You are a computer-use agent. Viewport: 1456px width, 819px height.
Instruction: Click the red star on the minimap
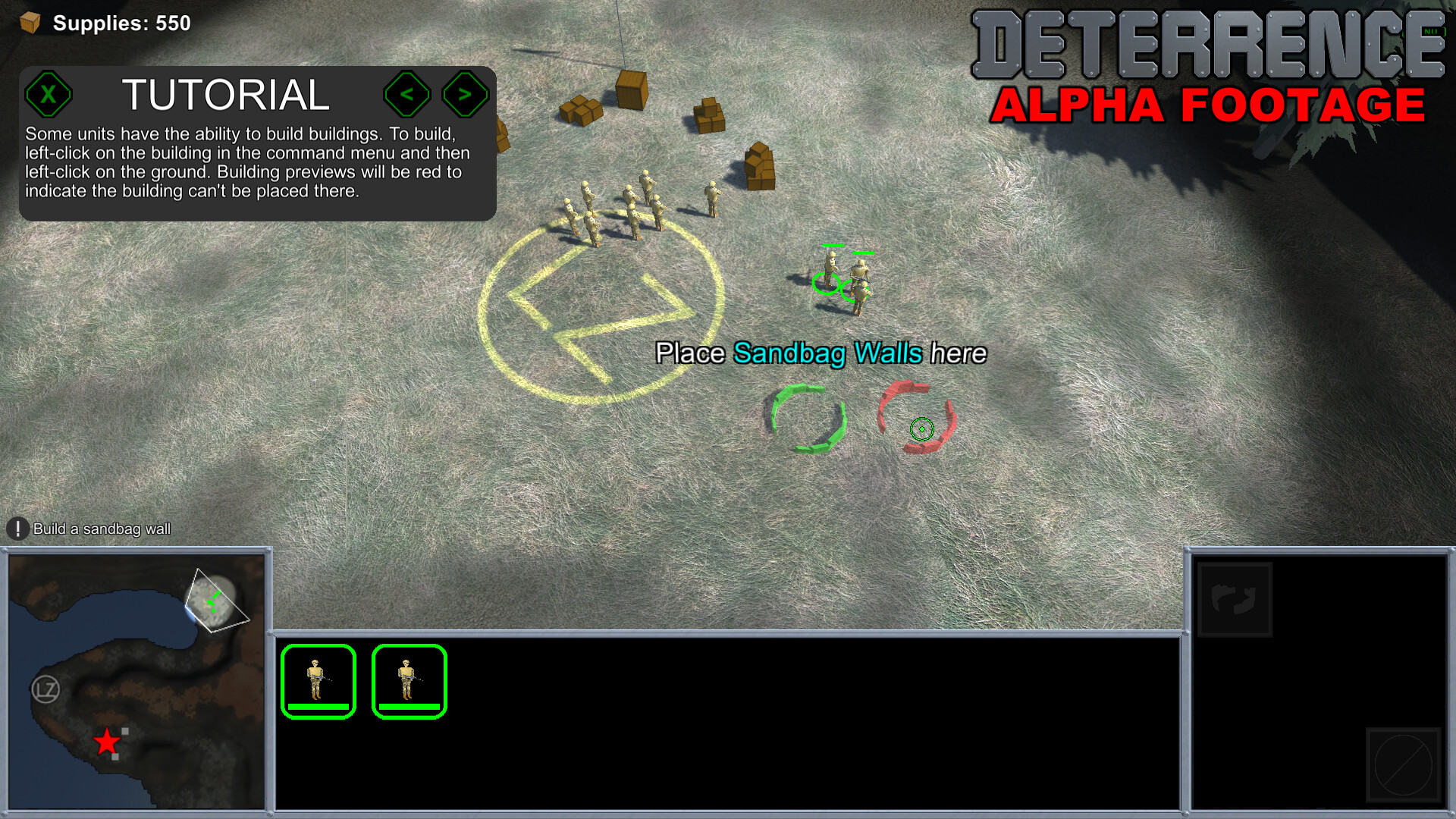106,741
